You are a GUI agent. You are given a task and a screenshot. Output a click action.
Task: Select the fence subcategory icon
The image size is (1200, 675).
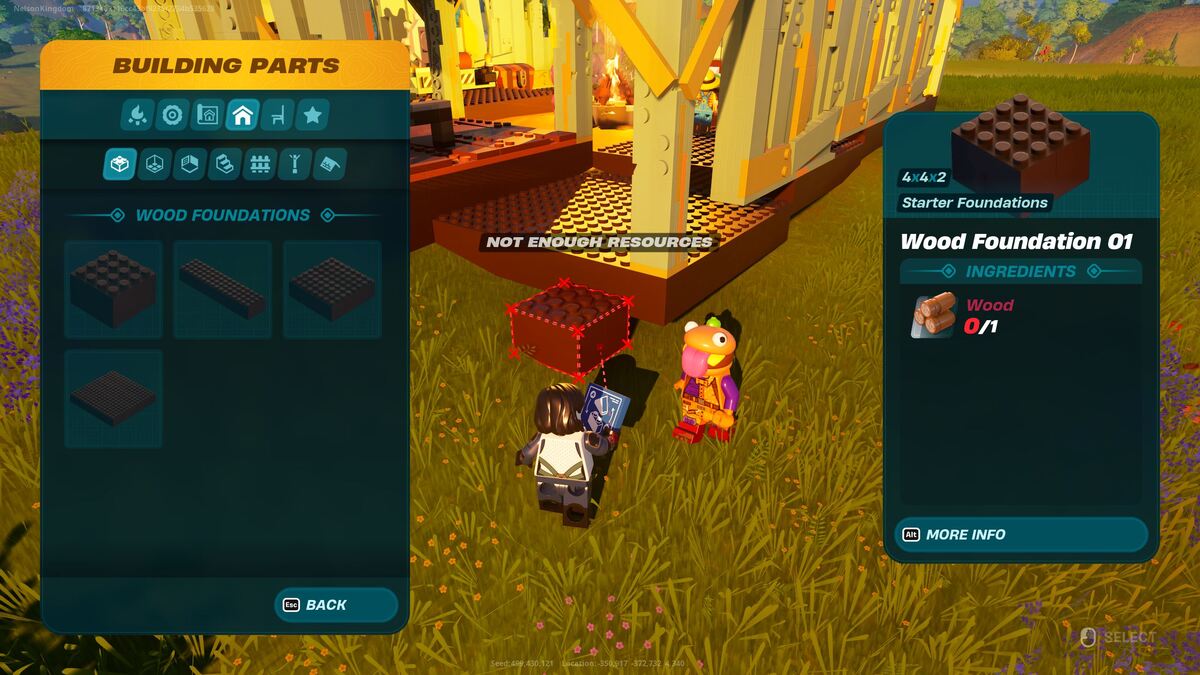260,164
